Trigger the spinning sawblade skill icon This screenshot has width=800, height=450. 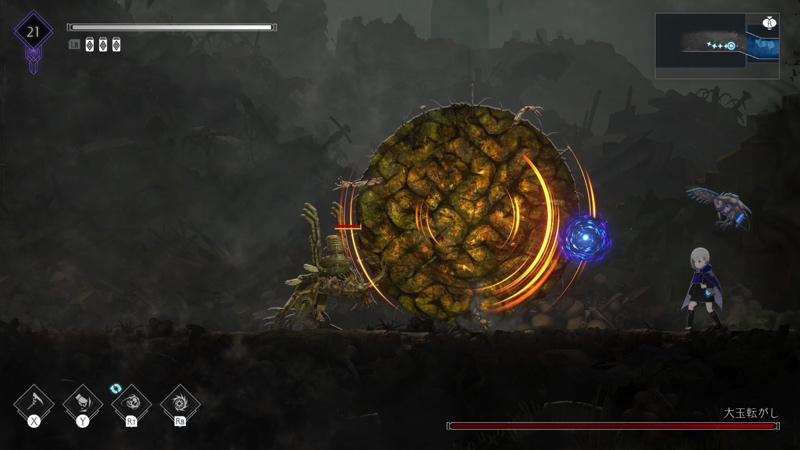click(180, 403)
